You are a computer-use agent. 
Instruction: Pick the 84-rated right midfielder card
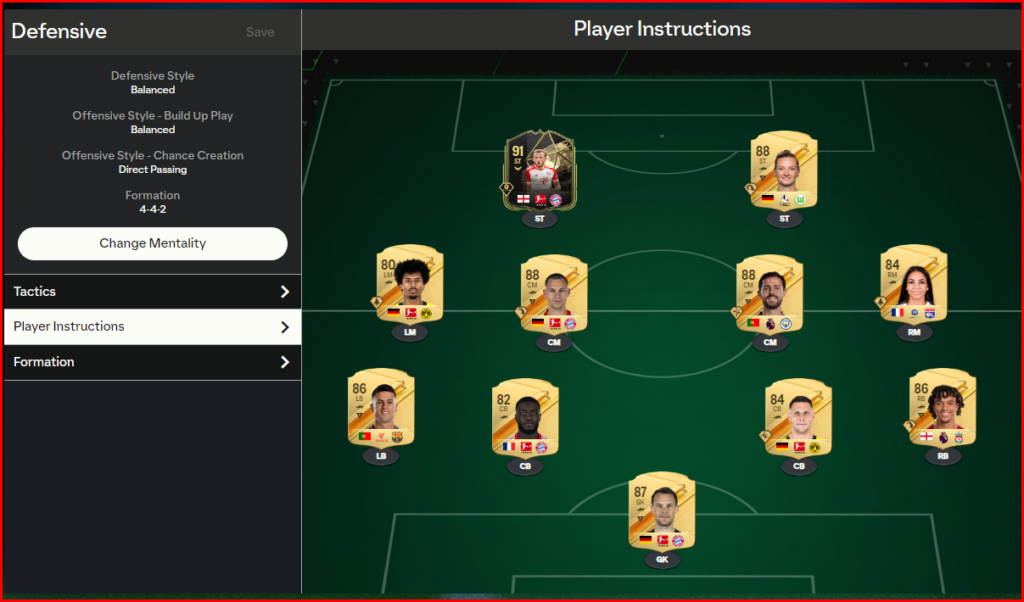click(914, 285)
